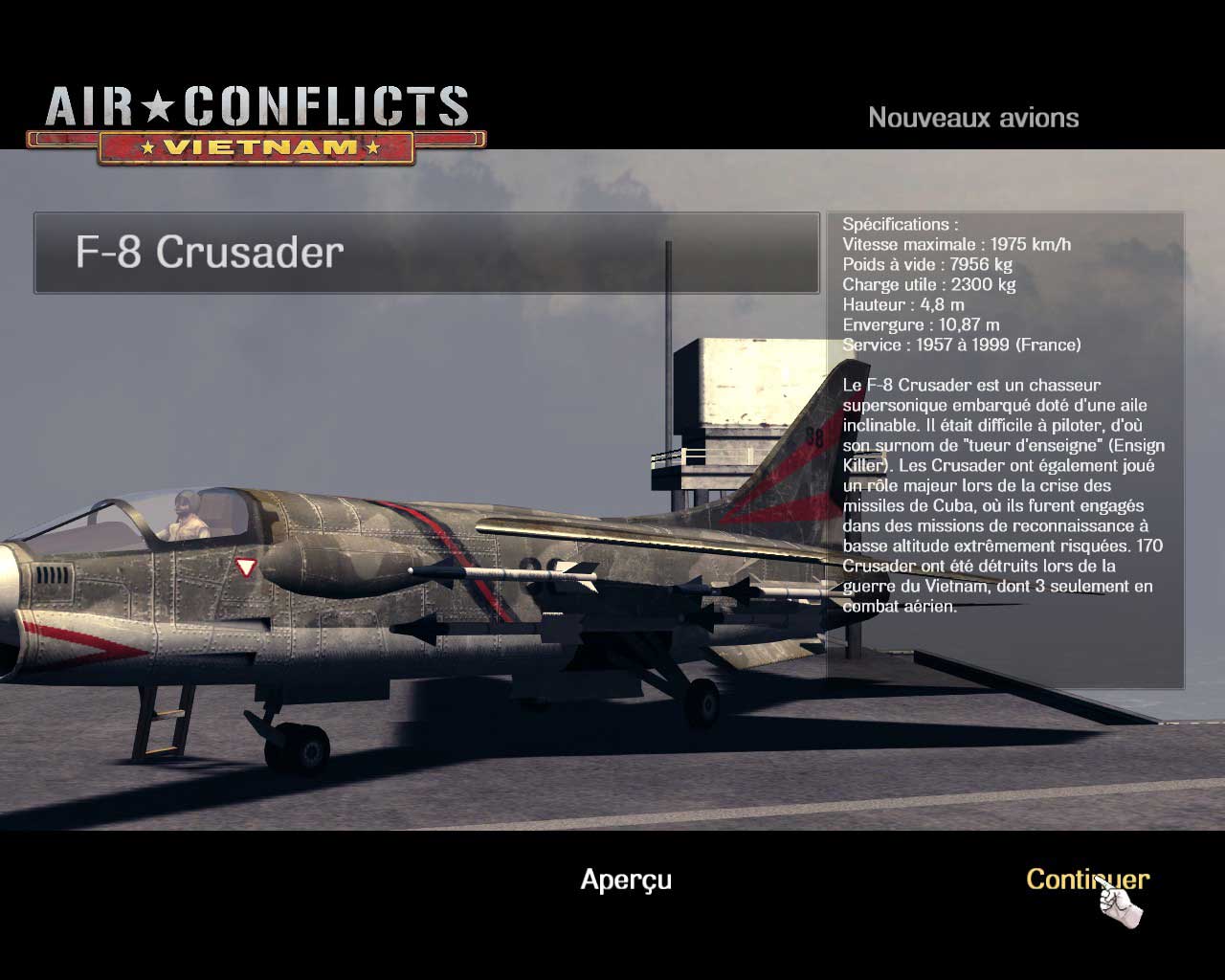Select Continuer to proceed
The width and height of the screenshot is (1225, 980).
coord(1086,879)
